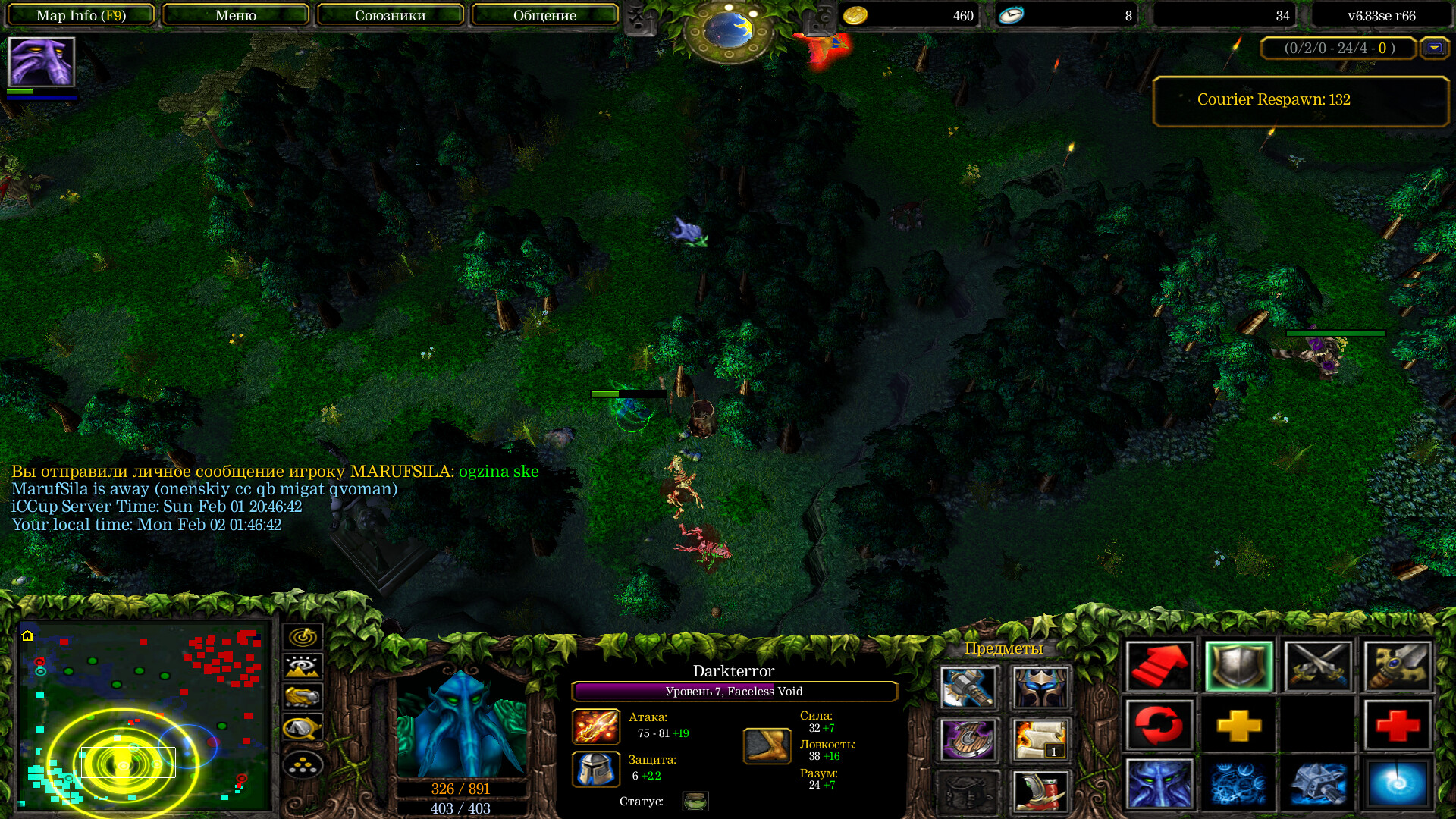
Task: Toggle the ally color handshake button
Action: [303, 697]
